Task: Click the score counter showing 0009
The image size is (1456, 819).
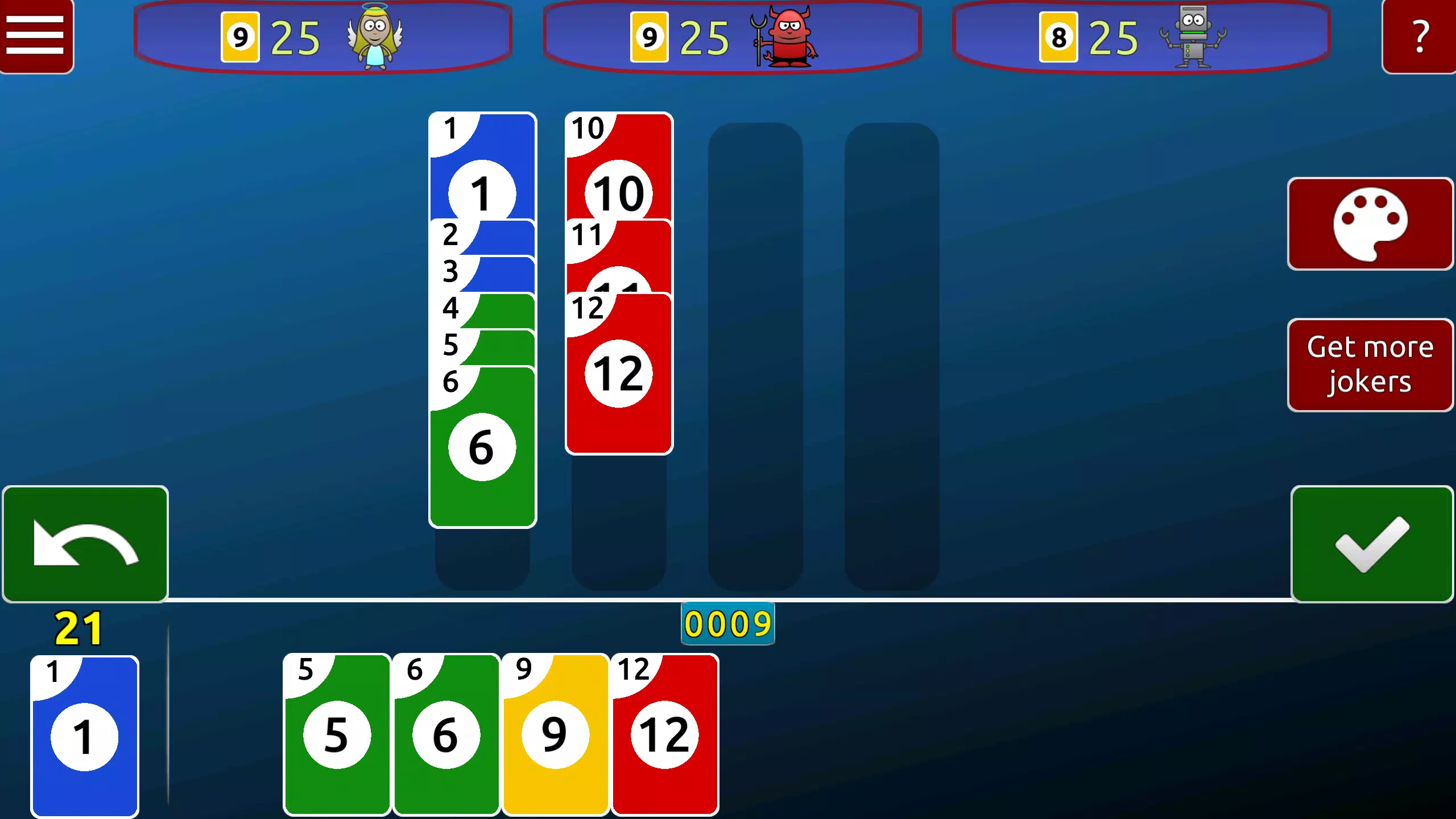Action: [728, 624]
